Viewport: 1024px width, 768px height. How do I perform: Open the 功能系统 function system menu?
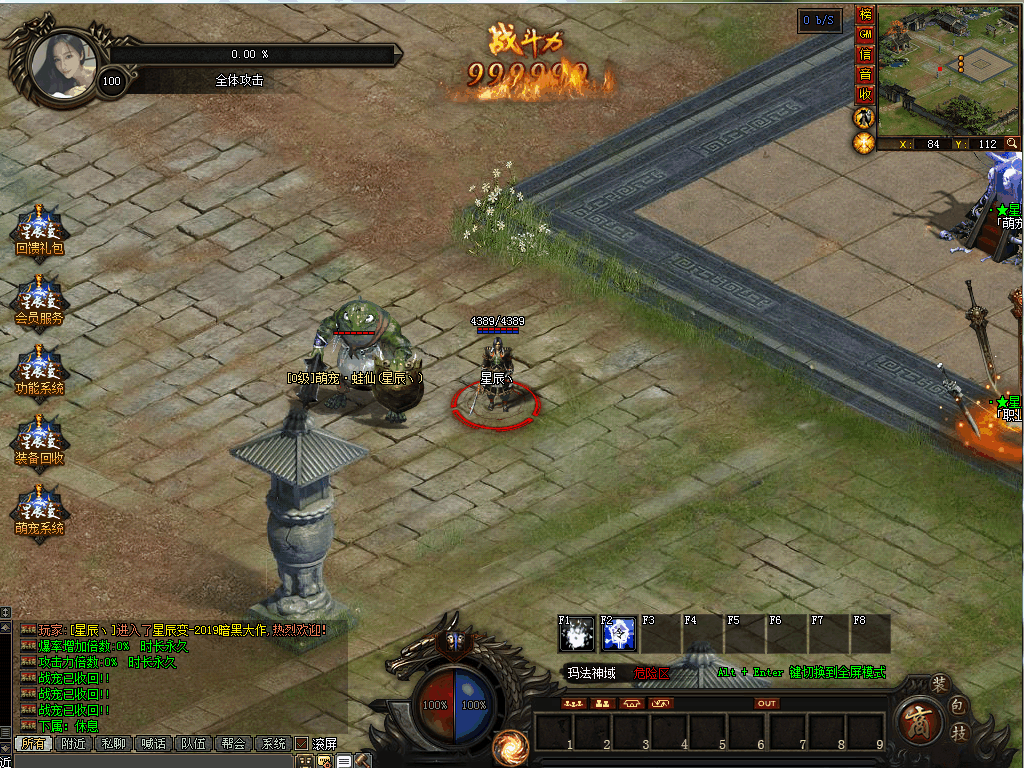pos(39,369)
